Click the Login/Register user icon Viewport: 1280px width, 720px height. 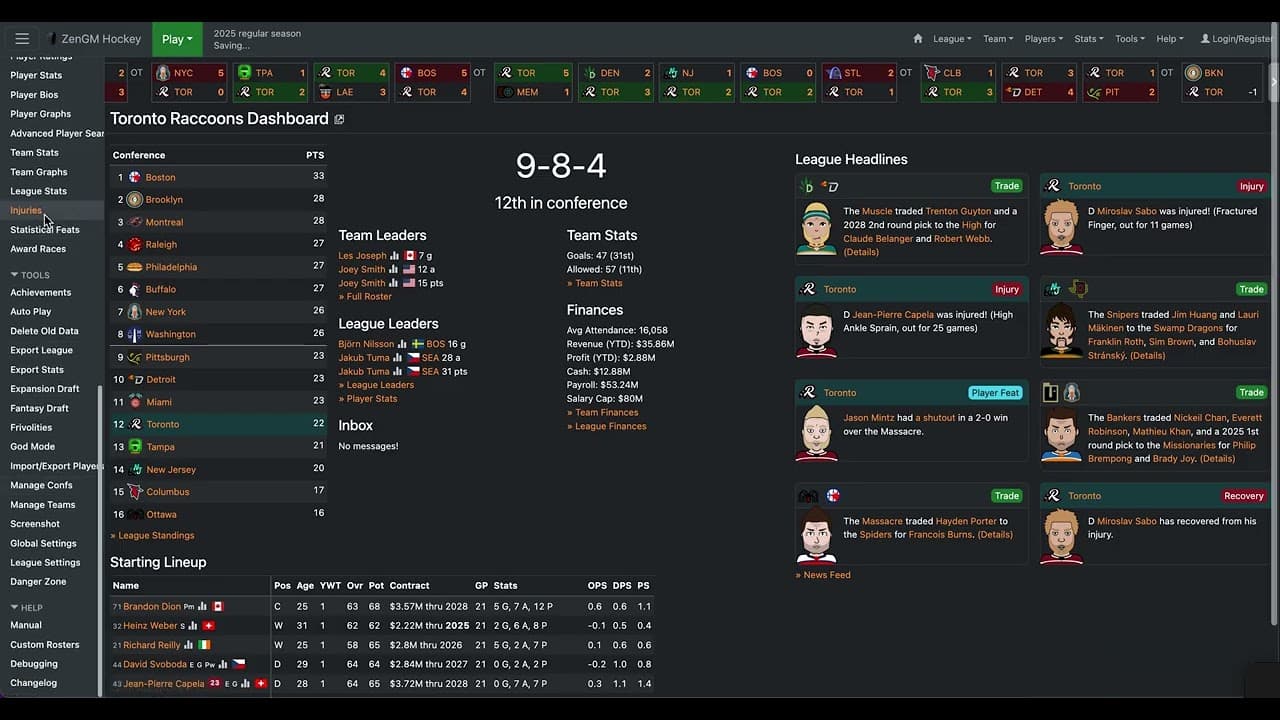[x=1203, y=39]
